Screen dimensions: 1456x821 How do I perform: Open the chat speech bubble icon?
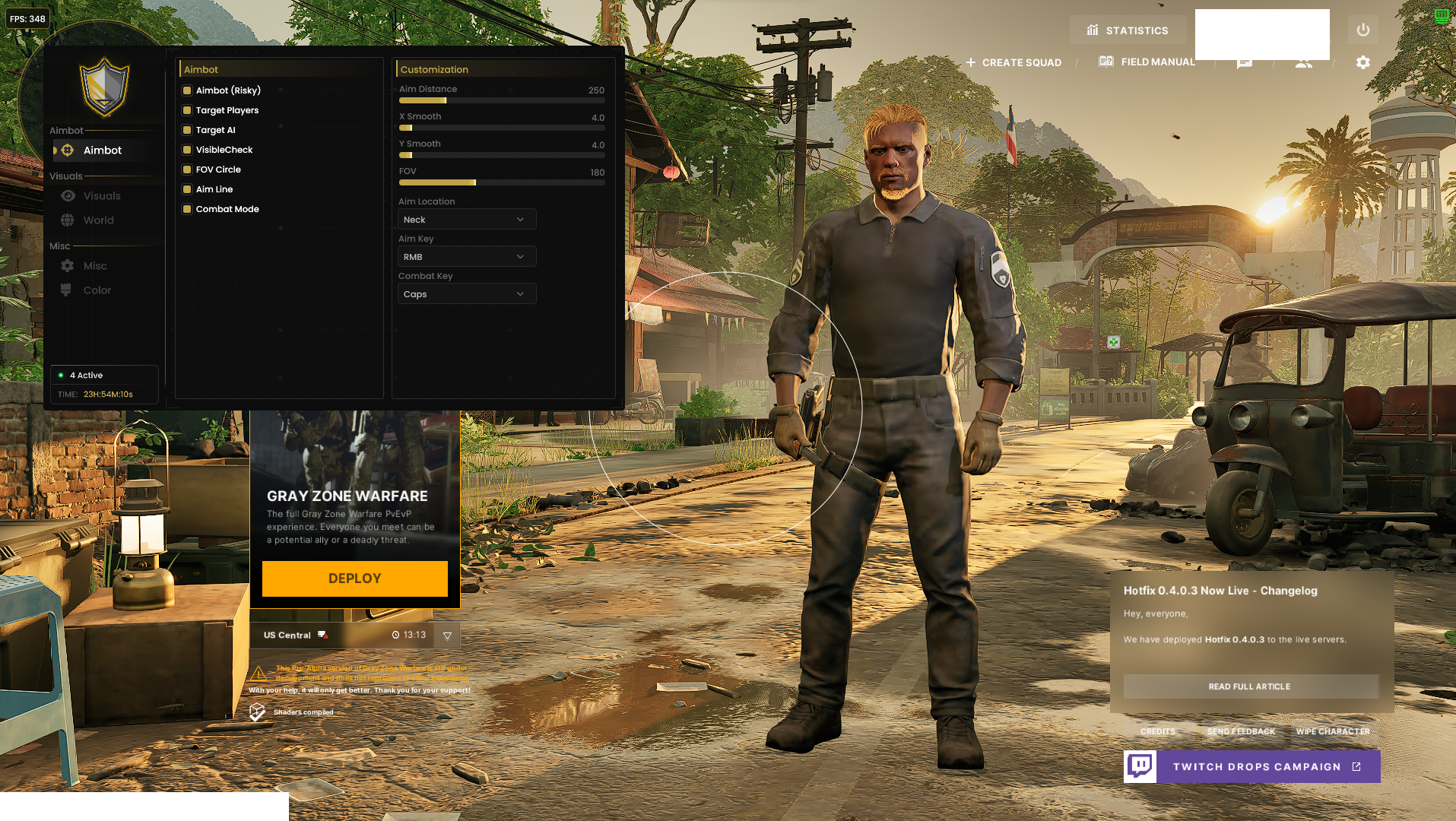point(1244,63)
